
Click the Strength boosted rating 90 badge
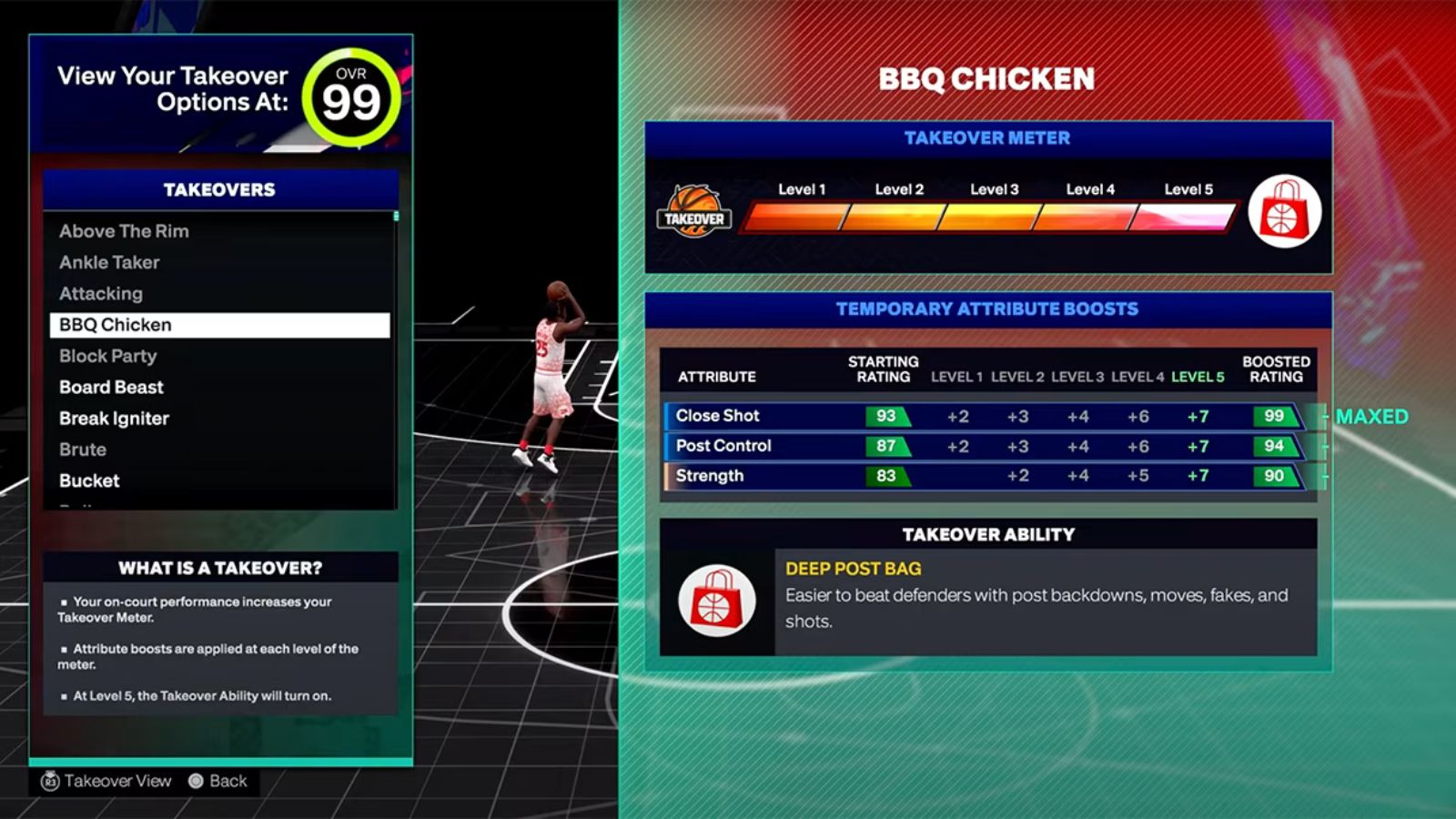pos(1274,476)
